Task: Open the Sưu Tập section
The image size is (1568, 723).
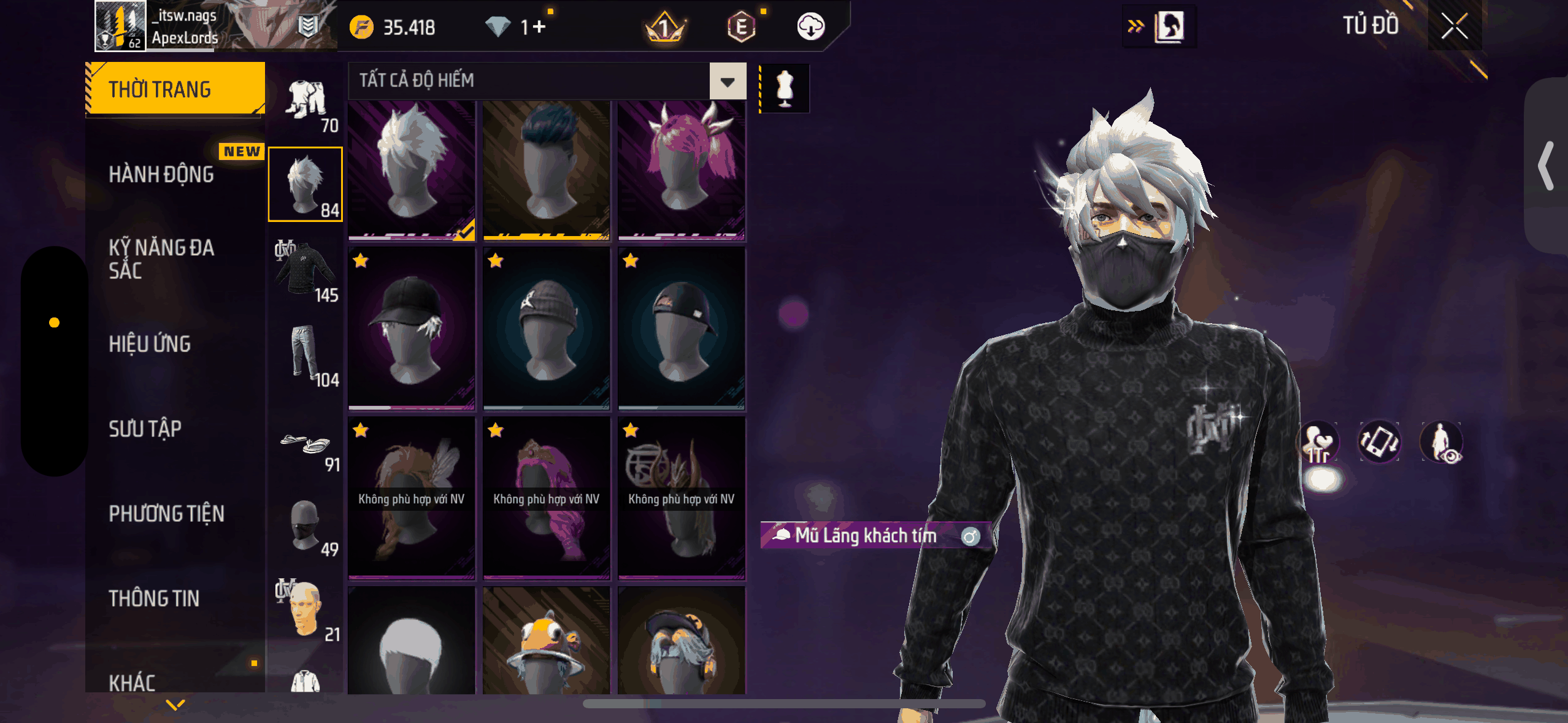Action: click(145, 429)
